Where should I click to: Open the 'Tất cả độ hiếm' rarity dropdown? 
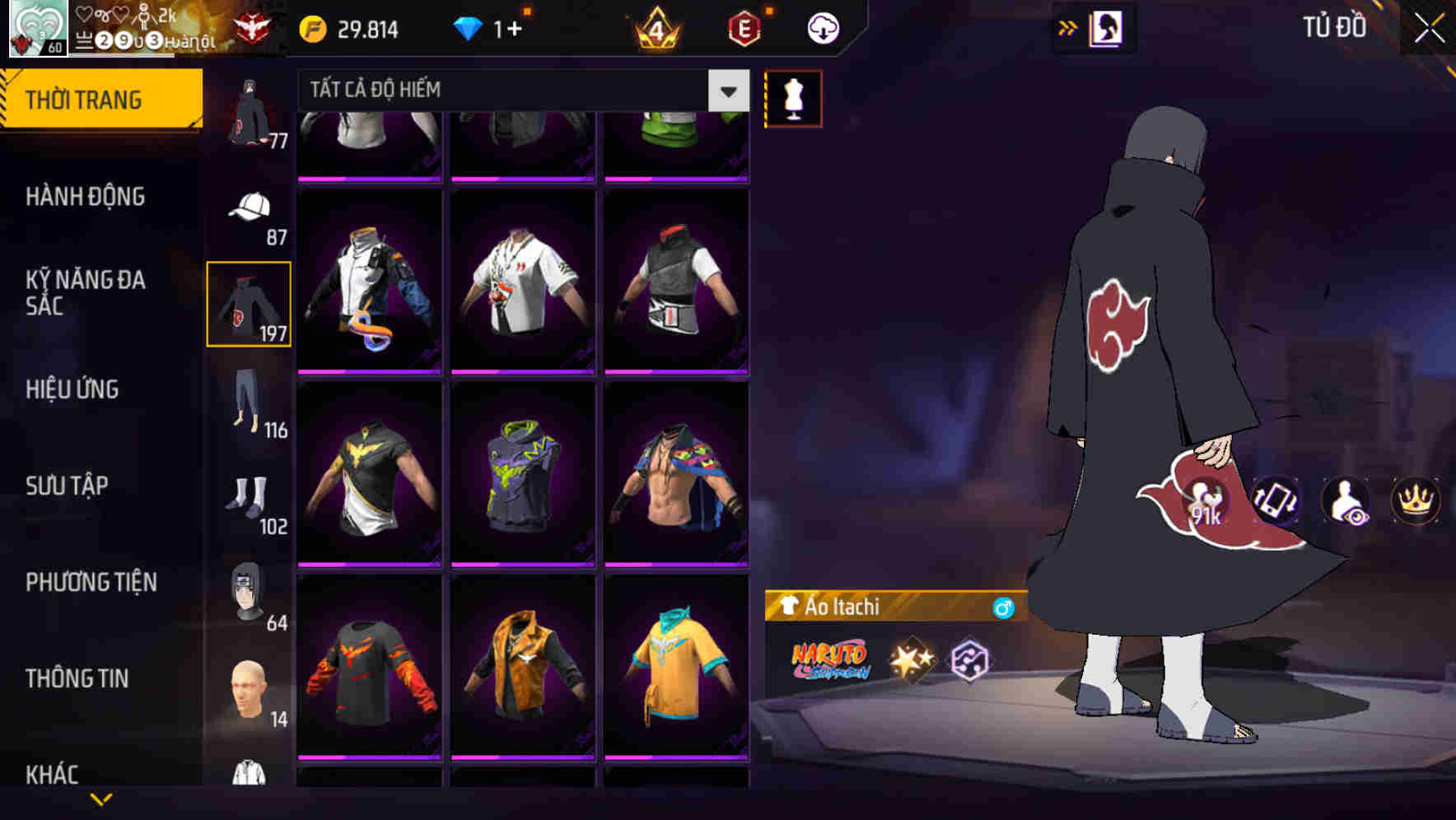click(x=511, y=89)
